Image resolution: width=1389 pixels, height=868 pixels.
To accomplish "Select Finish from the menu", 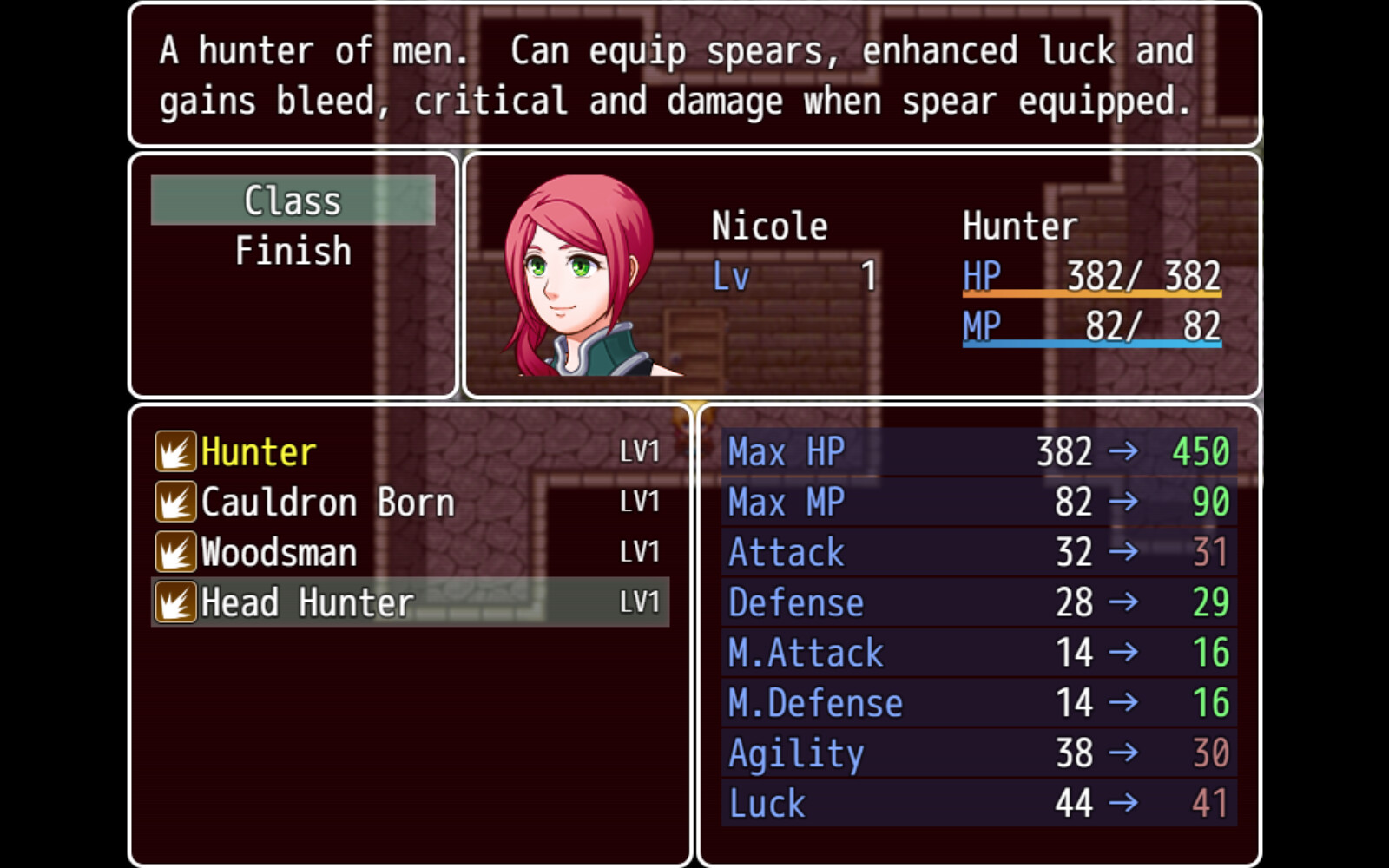I will coord(292,250).
